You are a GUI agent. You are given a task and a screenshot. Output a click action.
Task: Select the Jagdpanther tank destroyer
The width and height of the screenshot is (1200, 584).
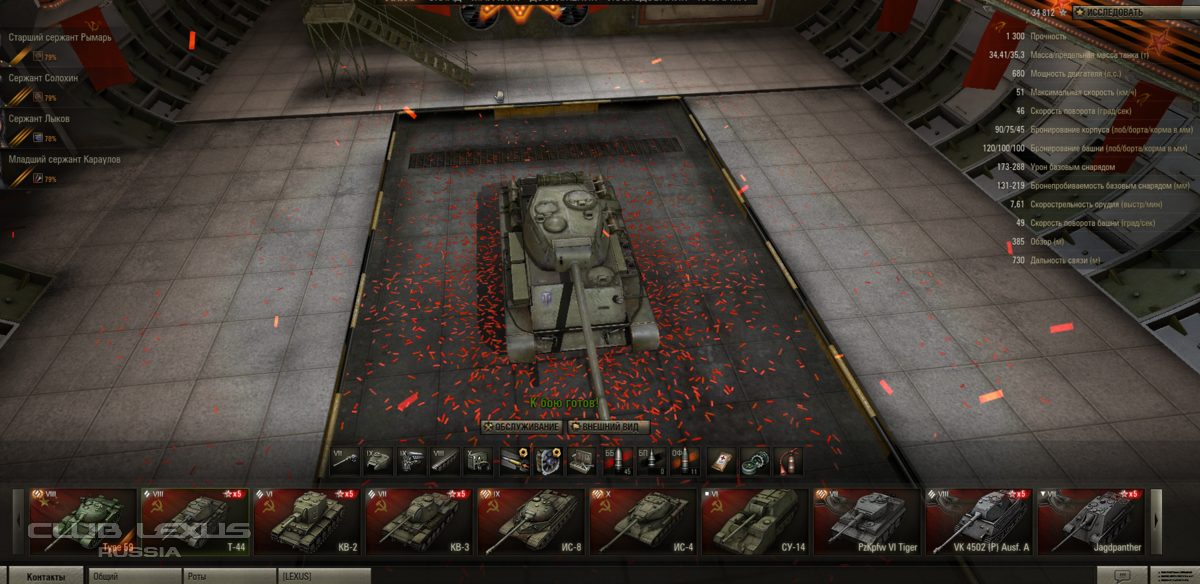(1092, 521)
